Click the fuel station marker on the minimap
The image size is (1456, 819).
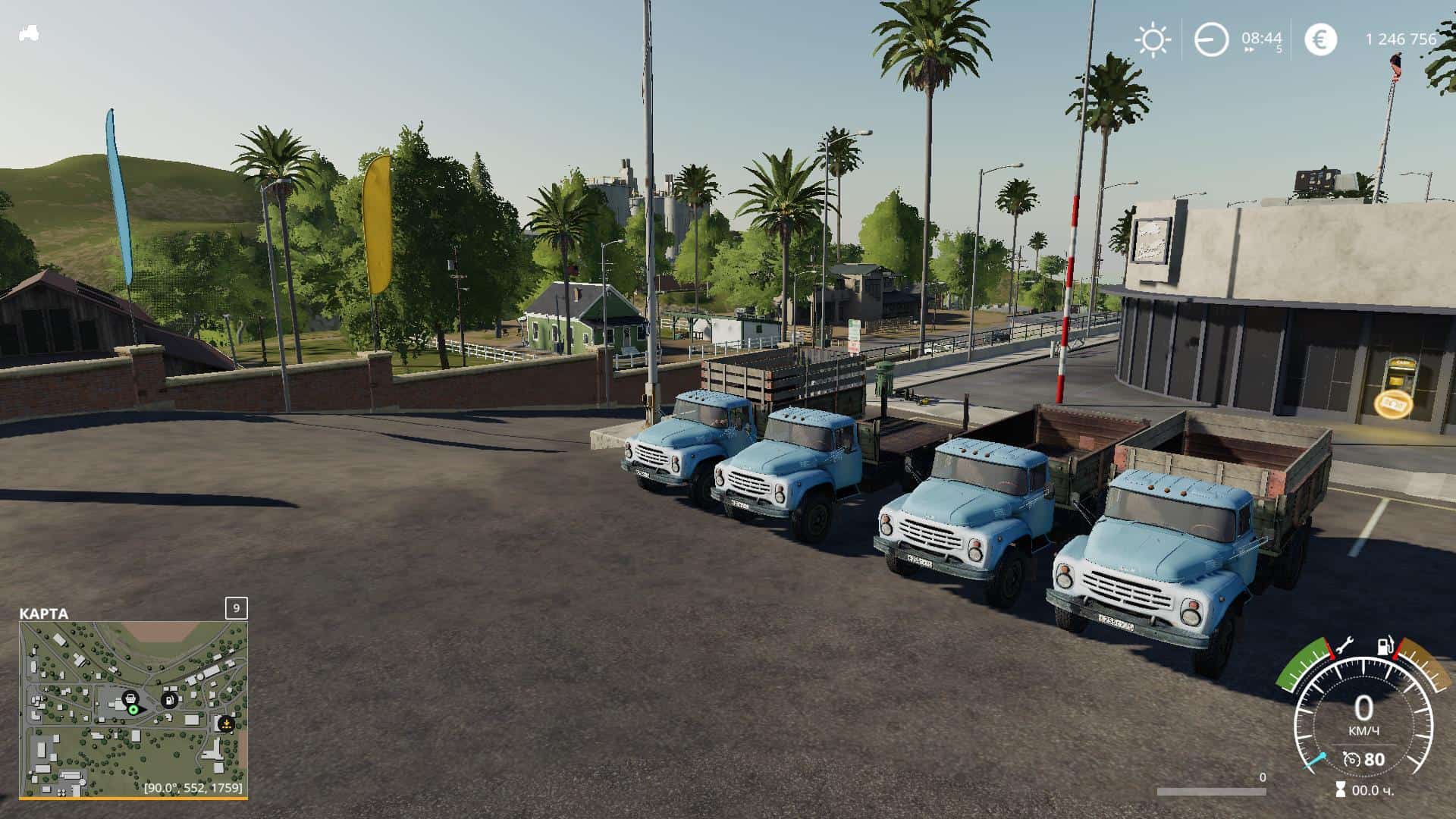coord(170,699)
